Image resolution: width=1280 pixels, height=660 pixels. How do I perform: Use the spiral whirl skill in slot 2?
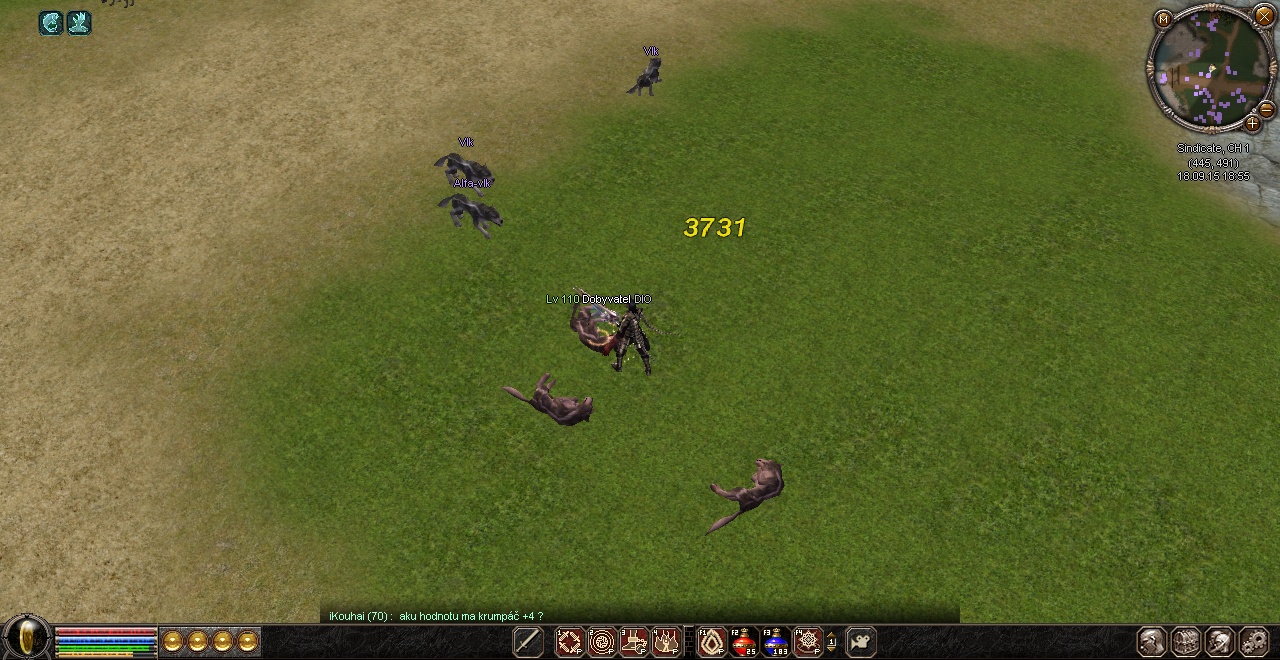pos(602,641)
